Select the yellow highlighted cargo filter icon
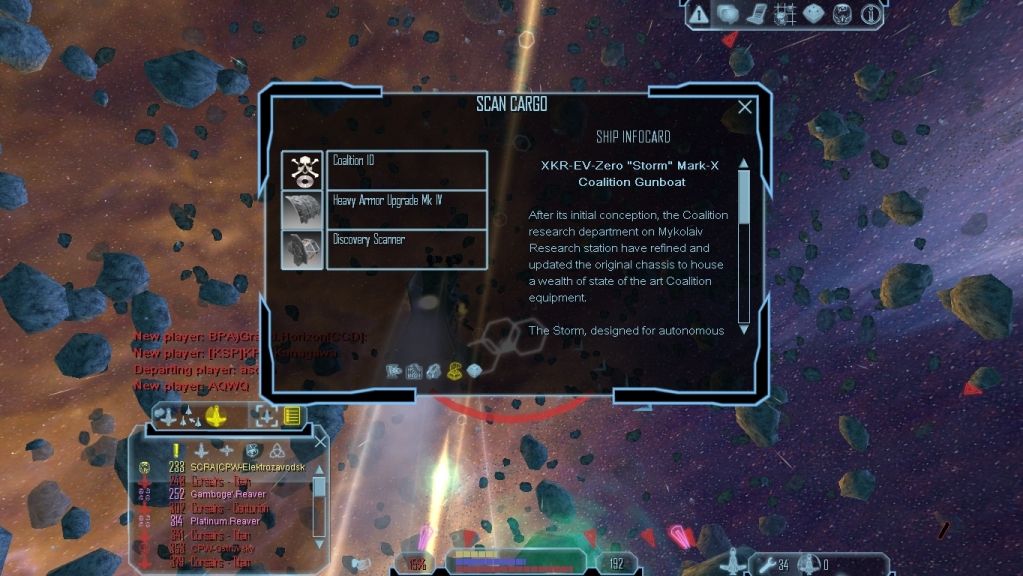Screen dimensions: 1023x576 tap(455, 372)
